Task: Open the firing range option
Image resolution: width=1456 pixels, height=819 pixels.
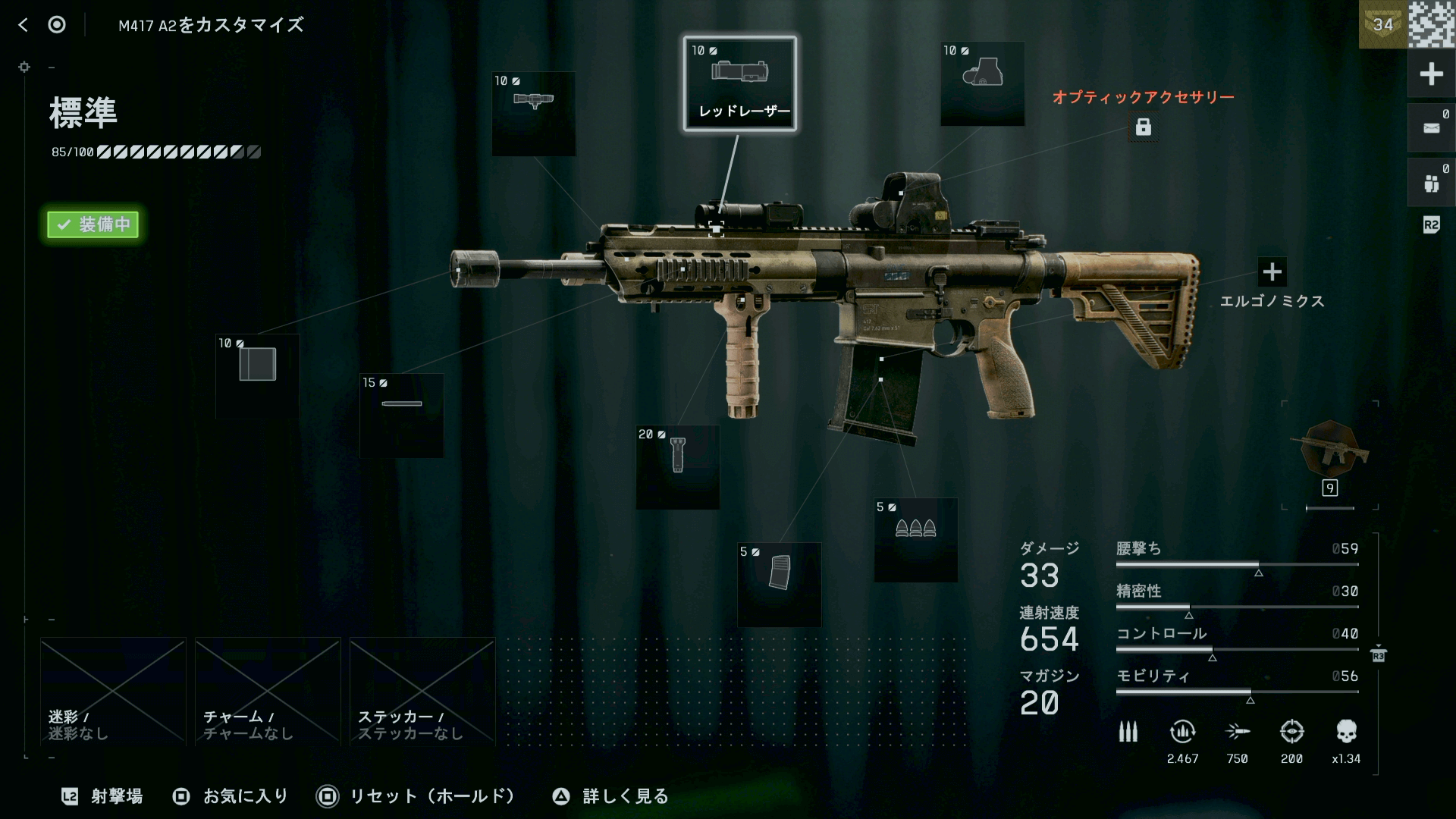Action: pyautogui.click(x=102, y=796)
